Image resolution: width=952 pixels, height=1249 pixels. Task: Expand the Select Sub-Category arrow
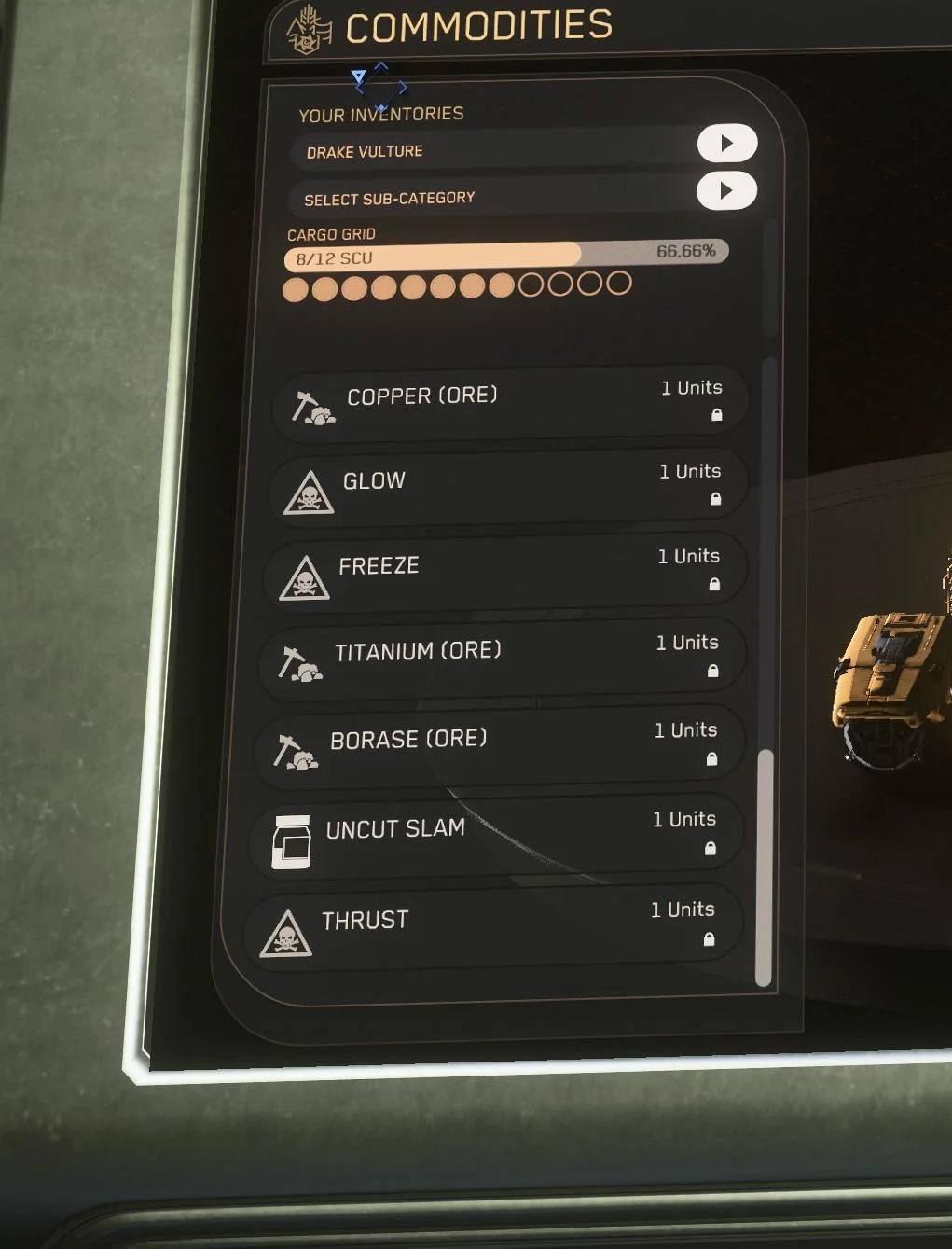pyautogui.click(x=725, y=191)
